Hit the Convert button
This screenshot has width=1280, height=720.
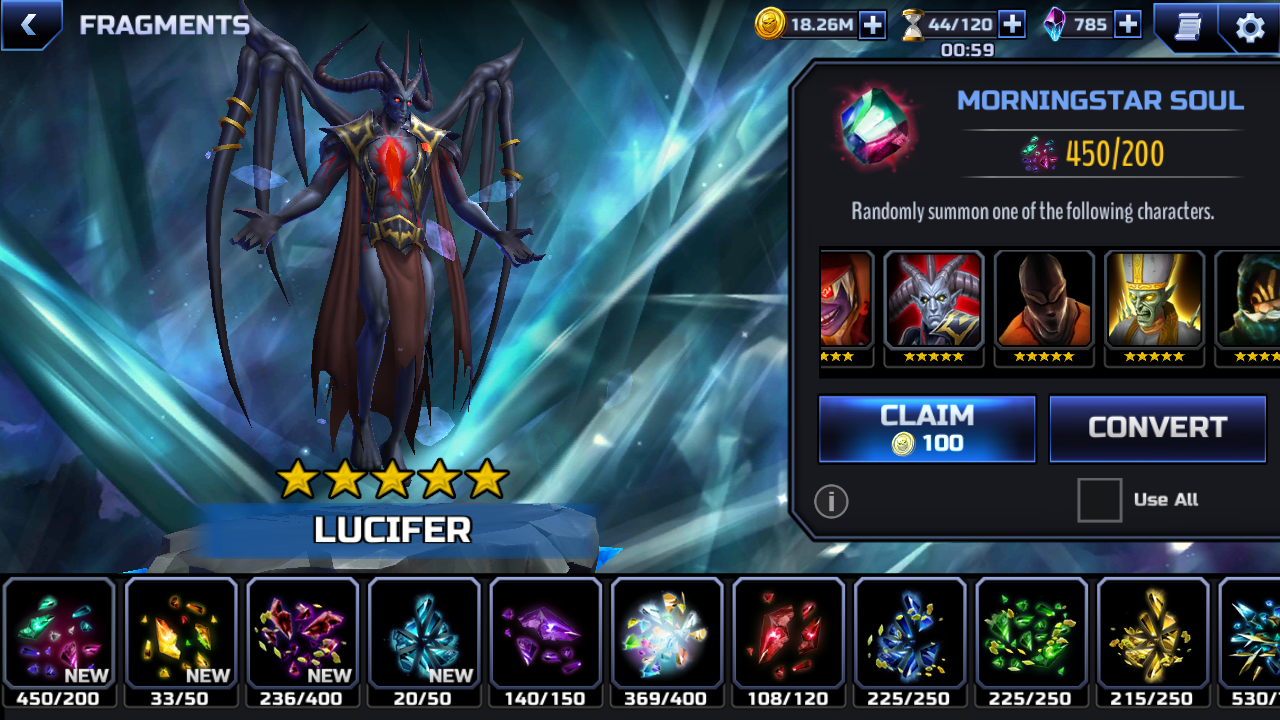[1157, 429]
